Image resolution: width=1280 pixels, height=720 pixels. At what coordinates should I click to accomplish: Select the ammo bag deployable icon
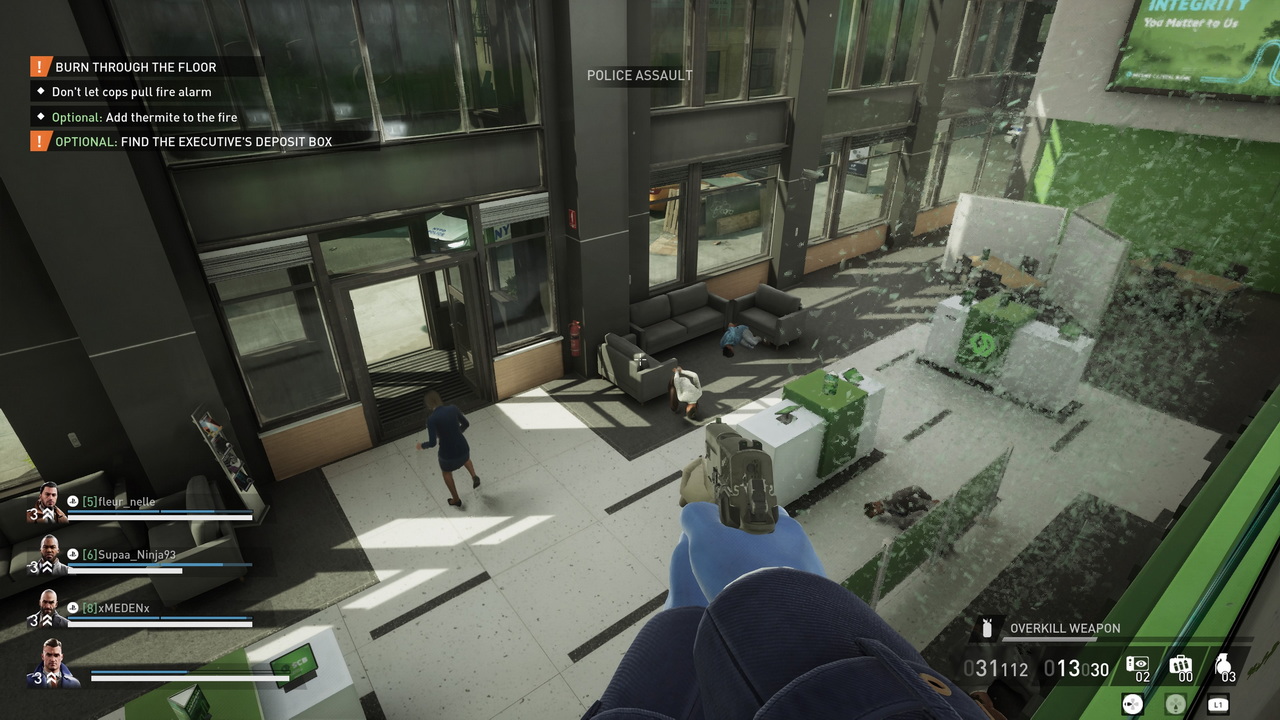pyautogui.click(x=1181, y=665)
